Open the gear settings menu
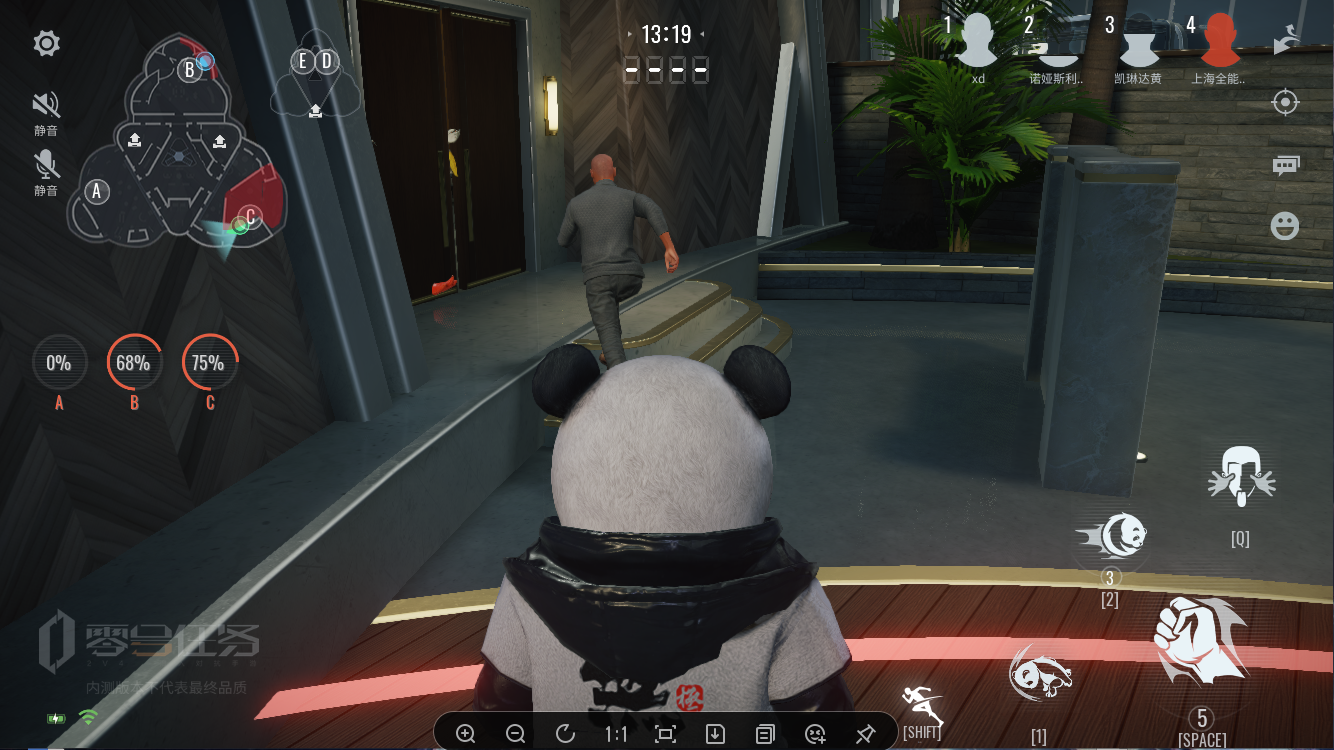This screenshot has height=750, width=1334. click(x=46, y=43)
